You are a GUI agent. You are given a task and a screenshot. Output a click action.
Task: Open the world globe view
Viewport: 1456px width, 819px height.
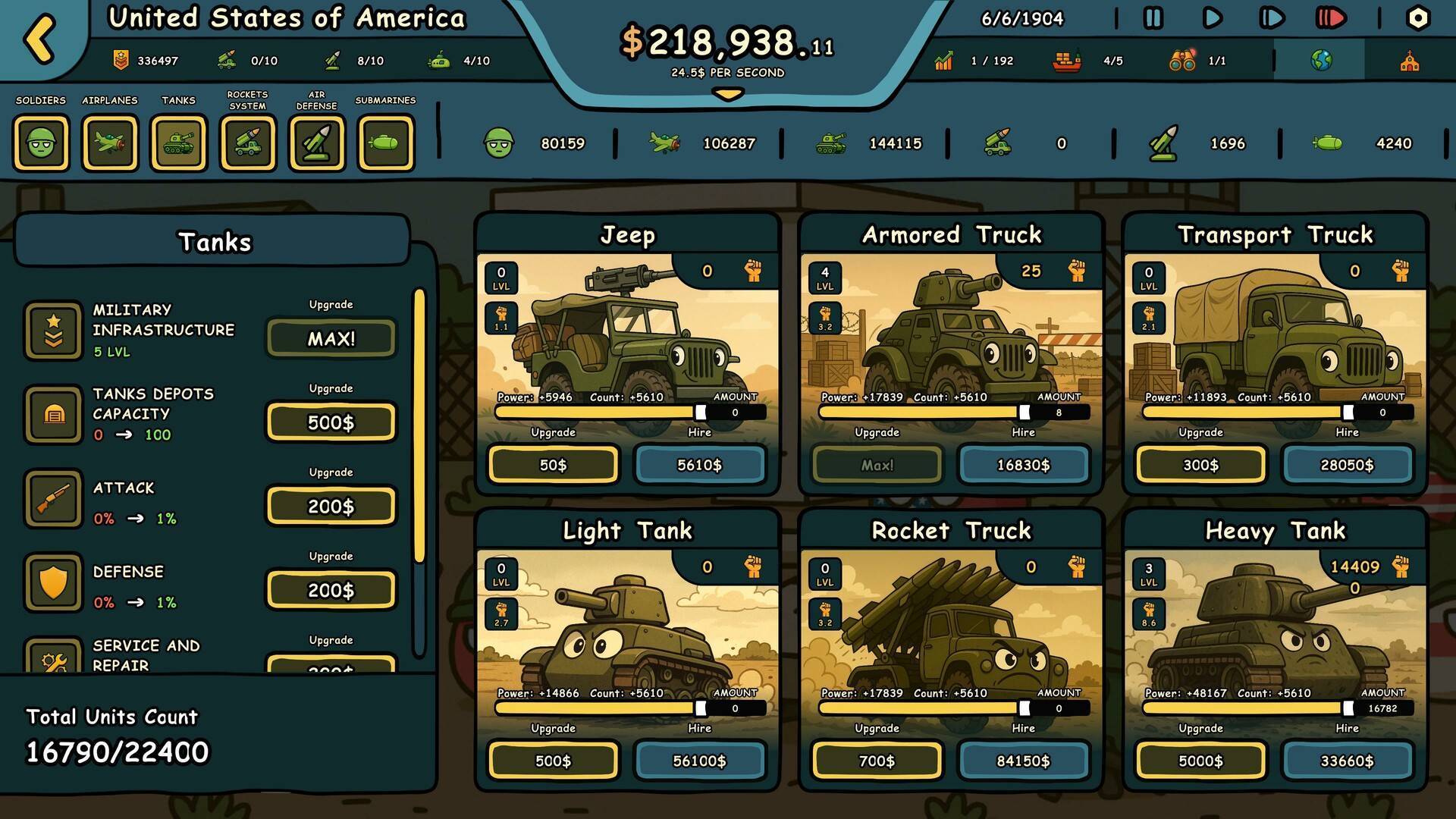pyautogui.click(x=1321, y=61)
